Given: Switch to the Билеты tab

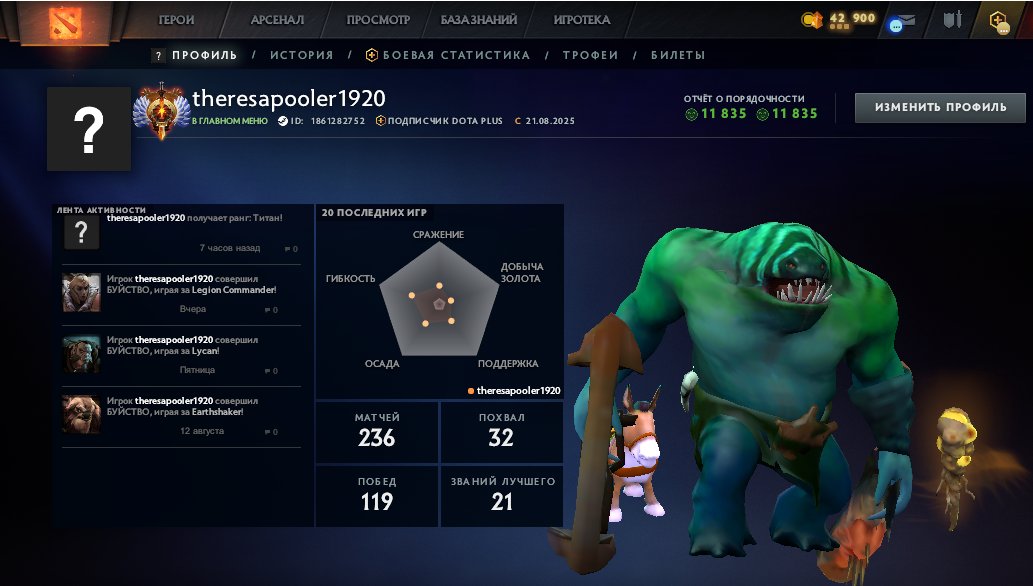Looking at the screenshot, I should coord(677,56).
